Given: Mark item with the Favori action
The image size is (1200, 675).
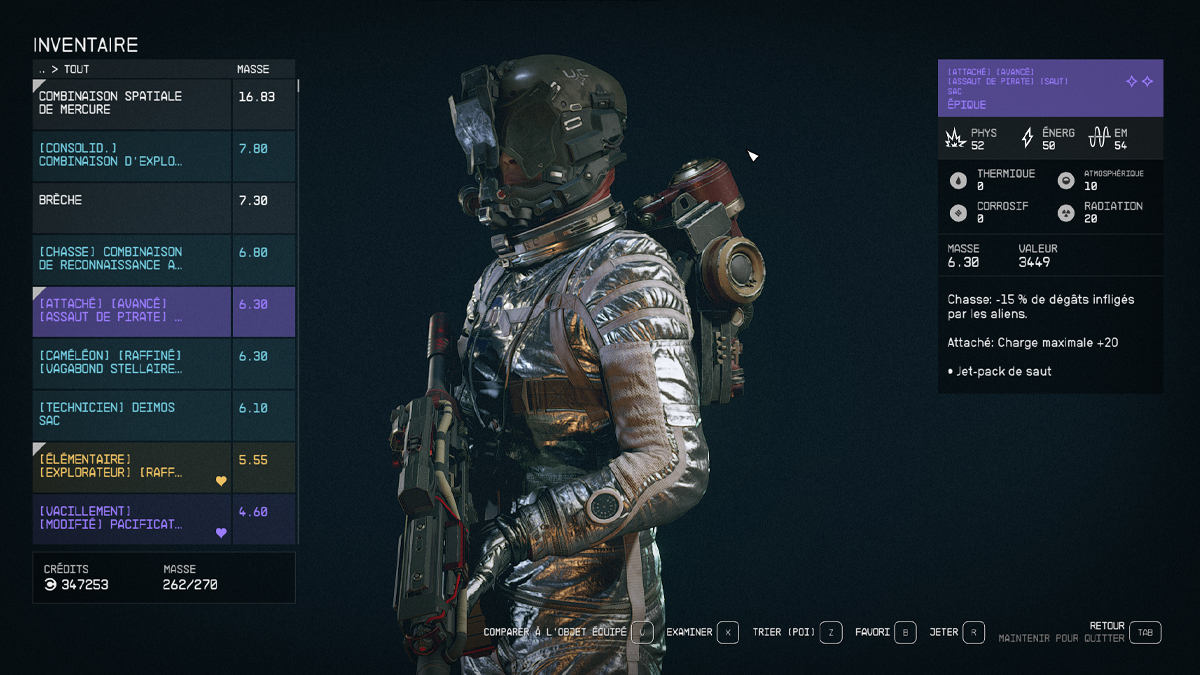Looking at the screenshot, I should coord(904,632).
